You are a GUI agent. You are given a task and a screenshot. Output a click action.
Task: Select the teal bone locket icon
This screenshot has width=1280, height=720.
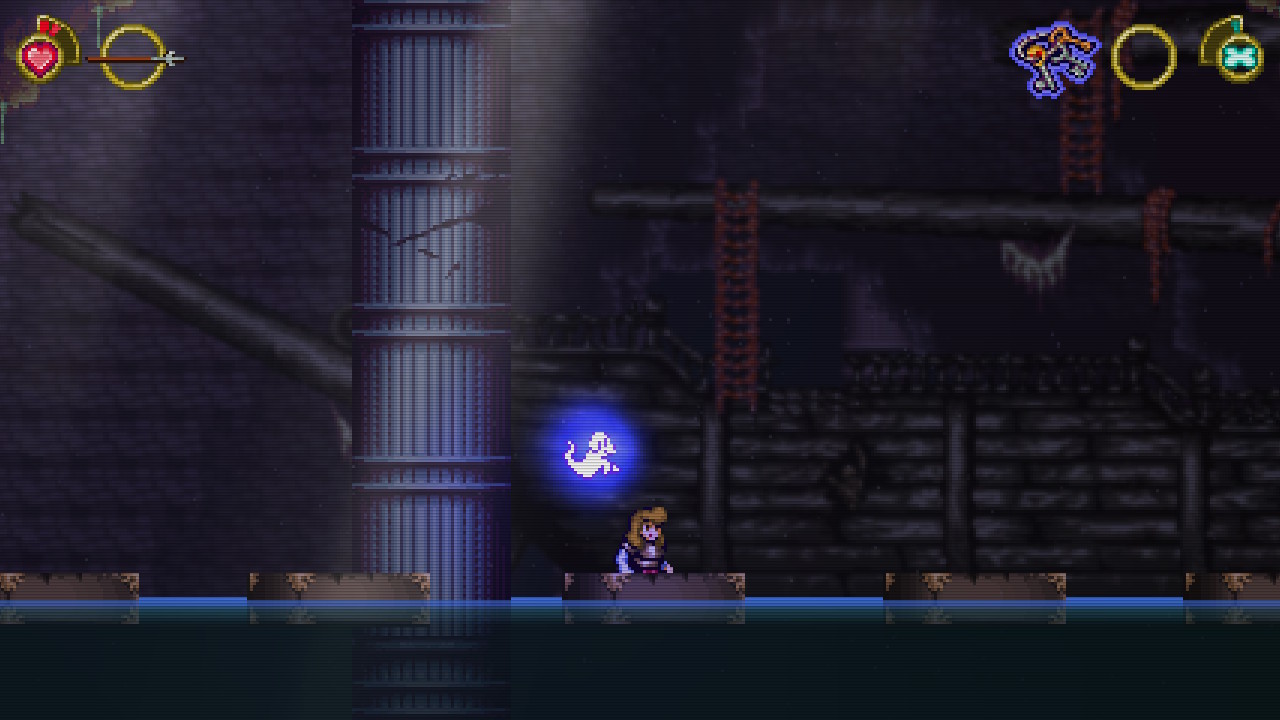click(x=1238, y=57)
